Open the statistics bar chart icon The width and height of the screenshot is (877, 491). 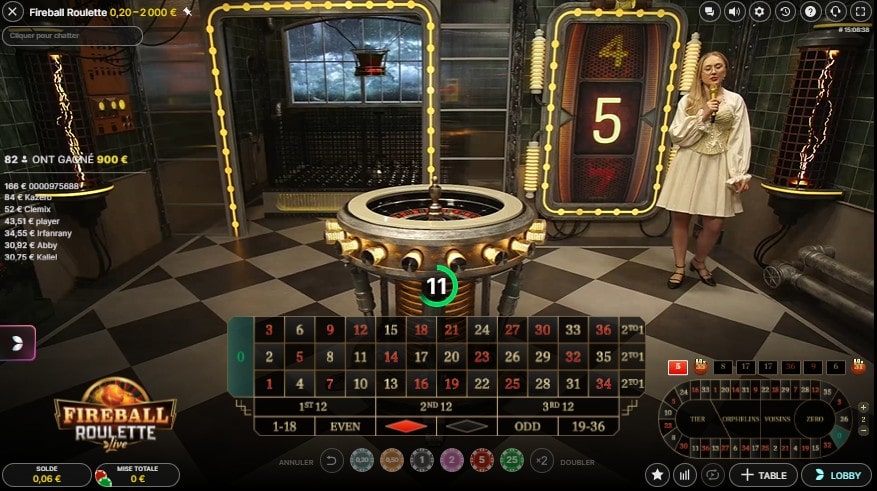686,474
